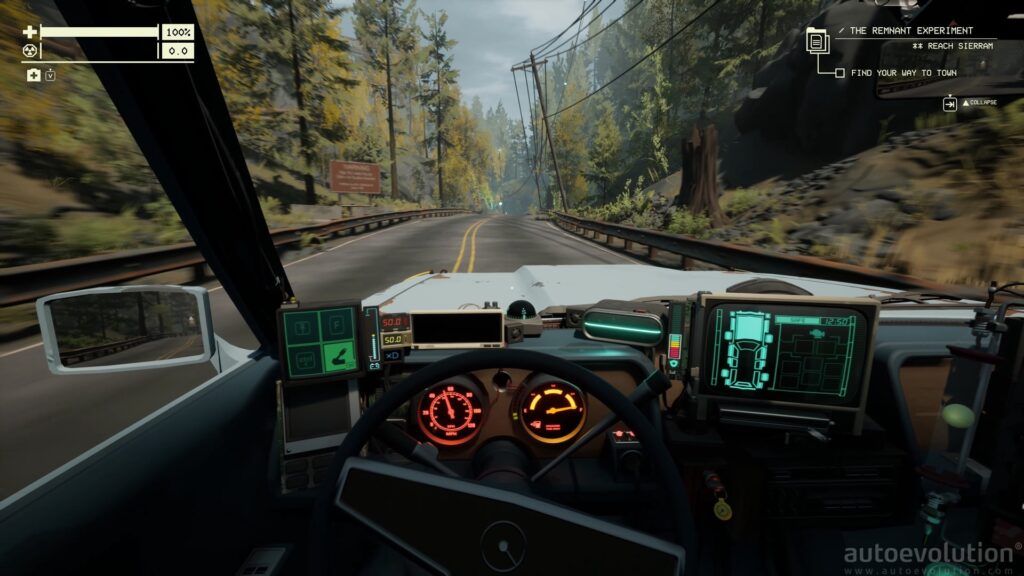Screen dimensions: 1024x576
Task: Use the medkit healing item icon
Action: 34,75
